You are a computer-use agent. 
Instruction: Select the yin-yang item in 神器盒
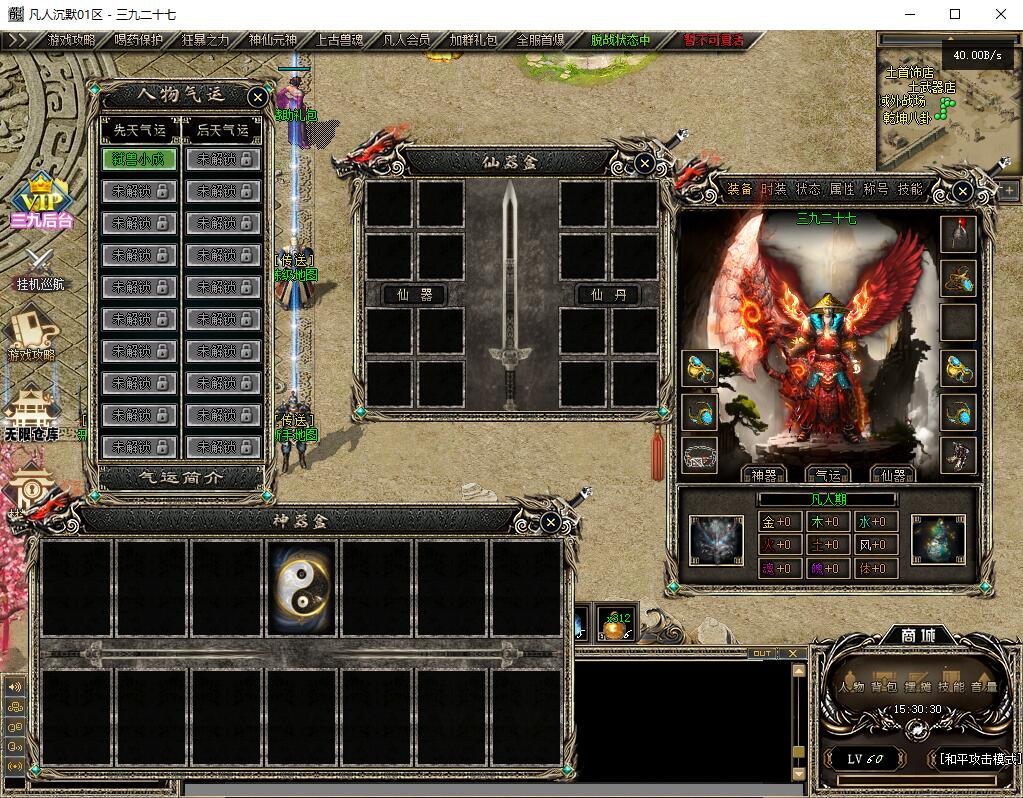(304, 589)
